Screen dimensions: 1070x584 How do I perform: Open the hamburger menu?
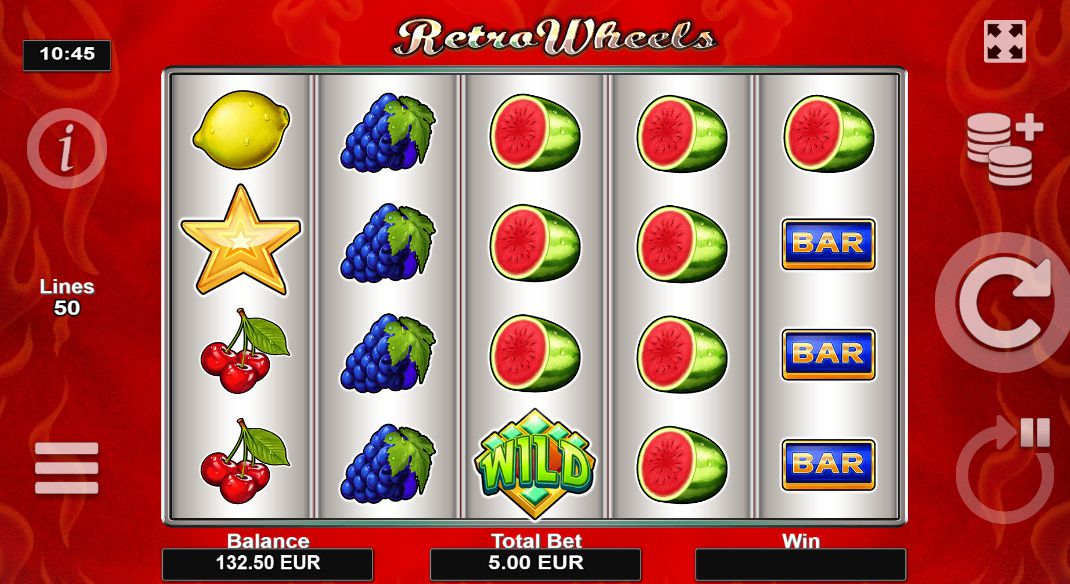tap(67, 468)
